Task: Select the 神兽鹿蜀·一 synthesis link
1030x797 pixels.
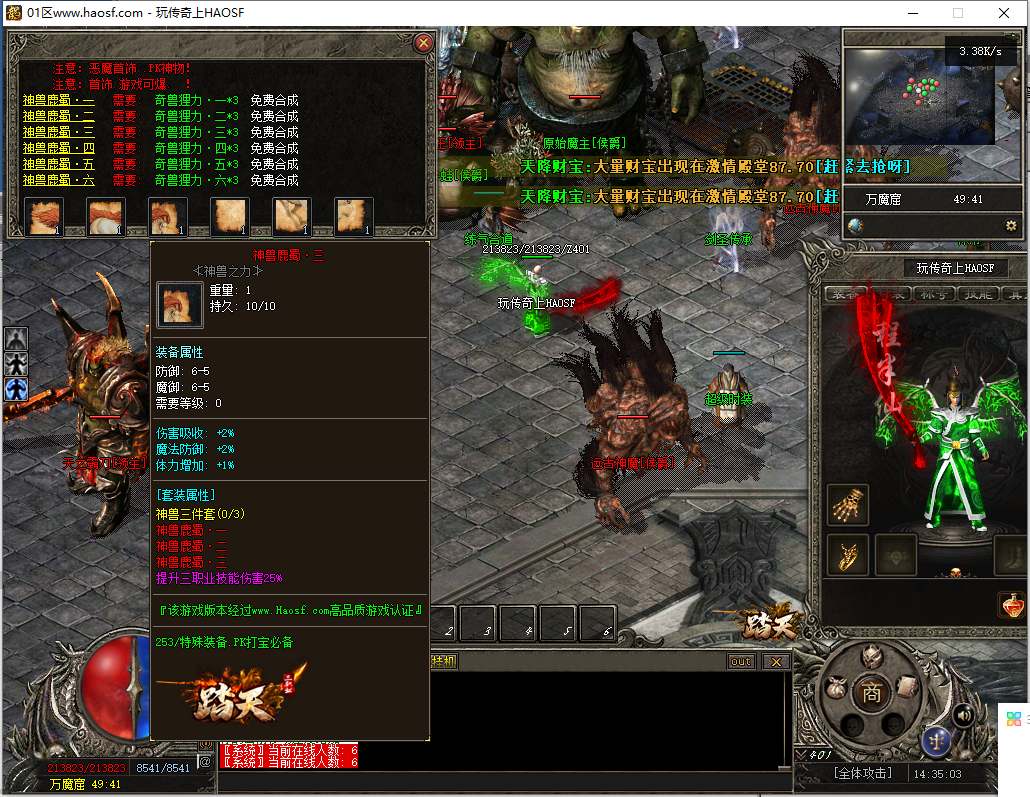Action: (x=59, y=101)
